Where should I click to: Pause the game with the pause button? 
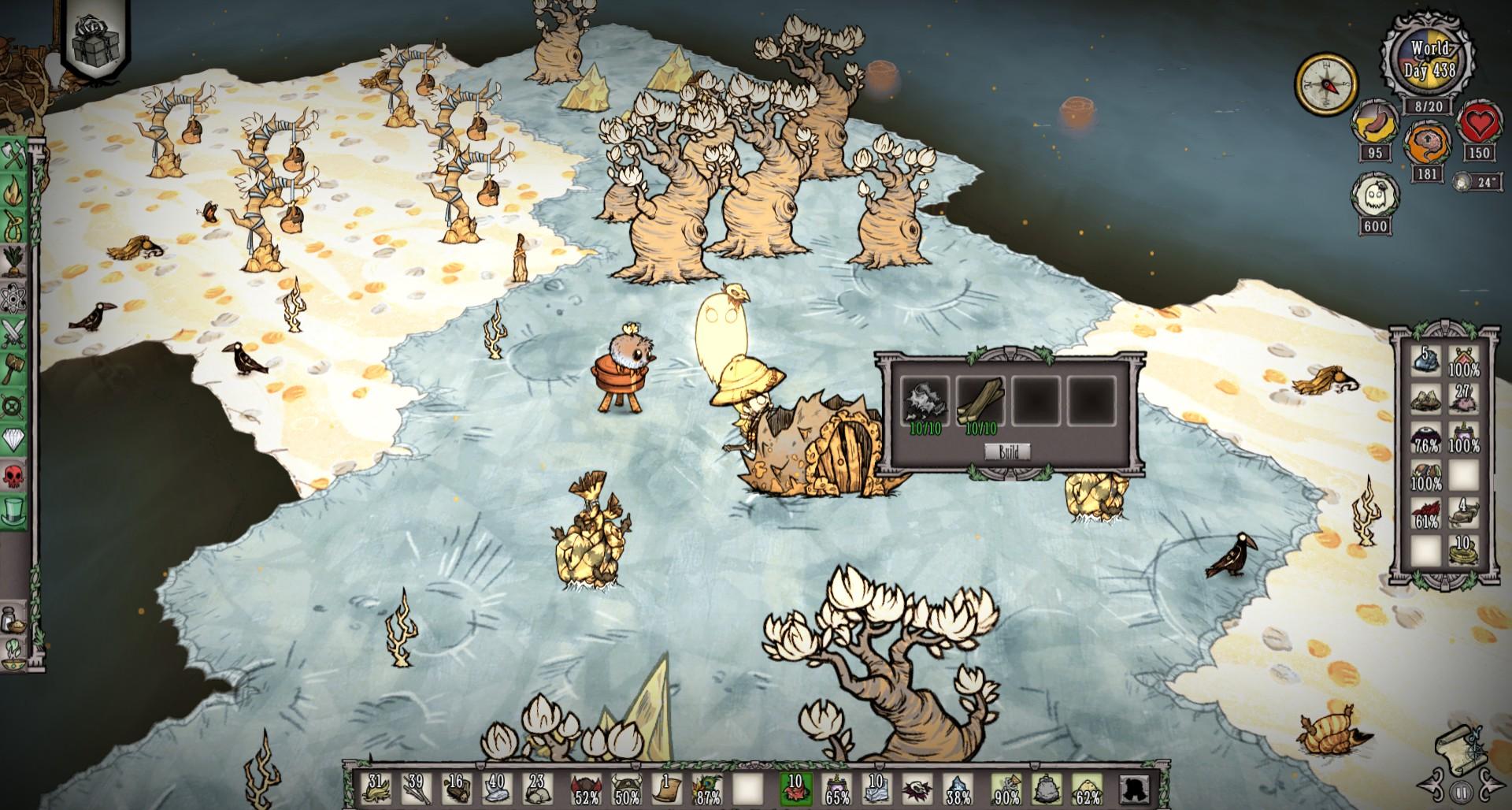coord(1462,791)
